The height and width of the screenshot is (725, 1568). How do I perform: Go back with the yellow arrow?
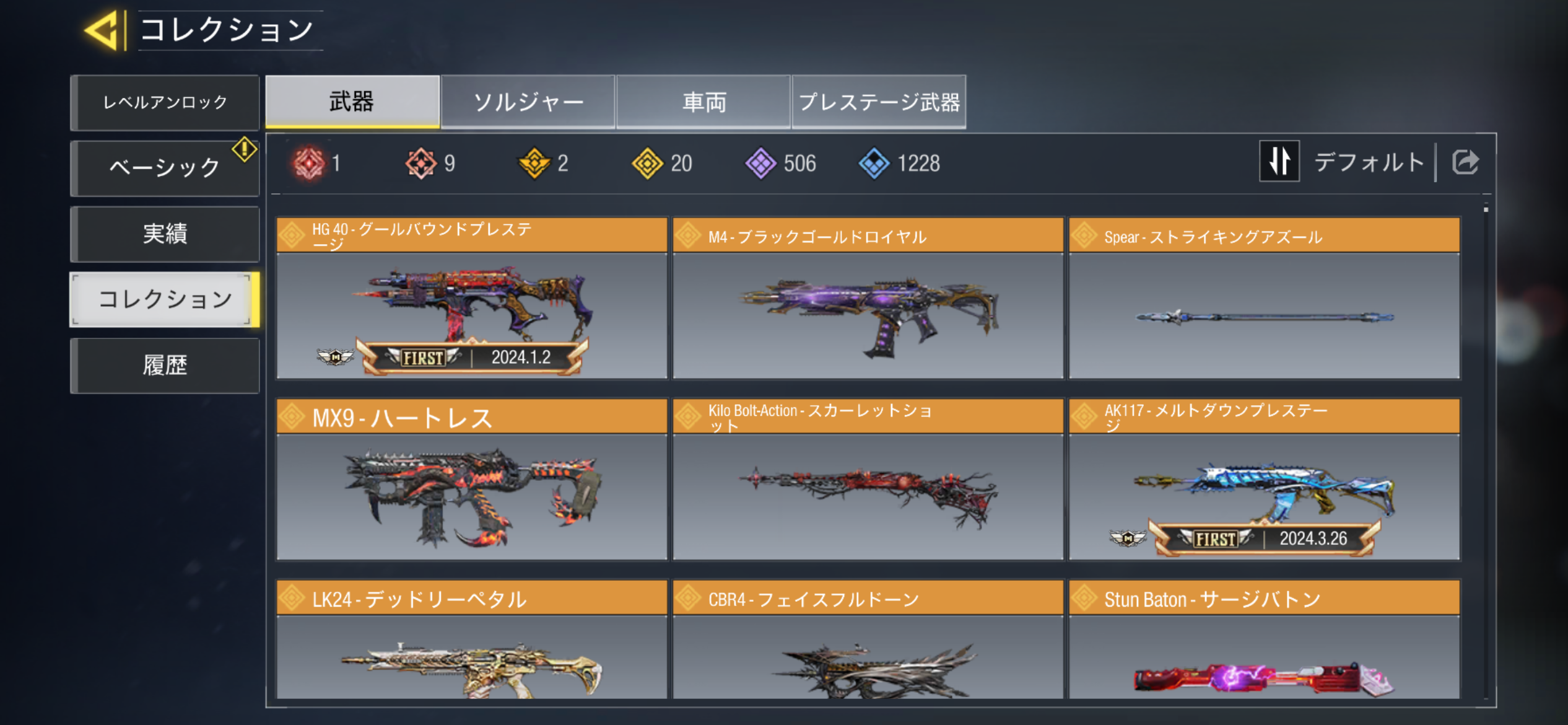[x=102, y=30]
